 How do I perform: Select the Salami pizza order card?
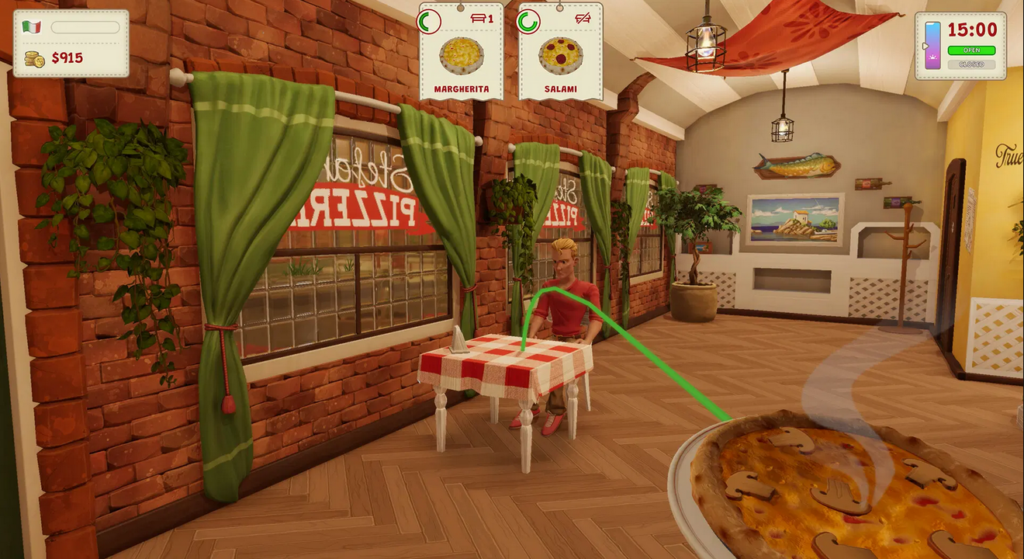(x=560, y=52)
